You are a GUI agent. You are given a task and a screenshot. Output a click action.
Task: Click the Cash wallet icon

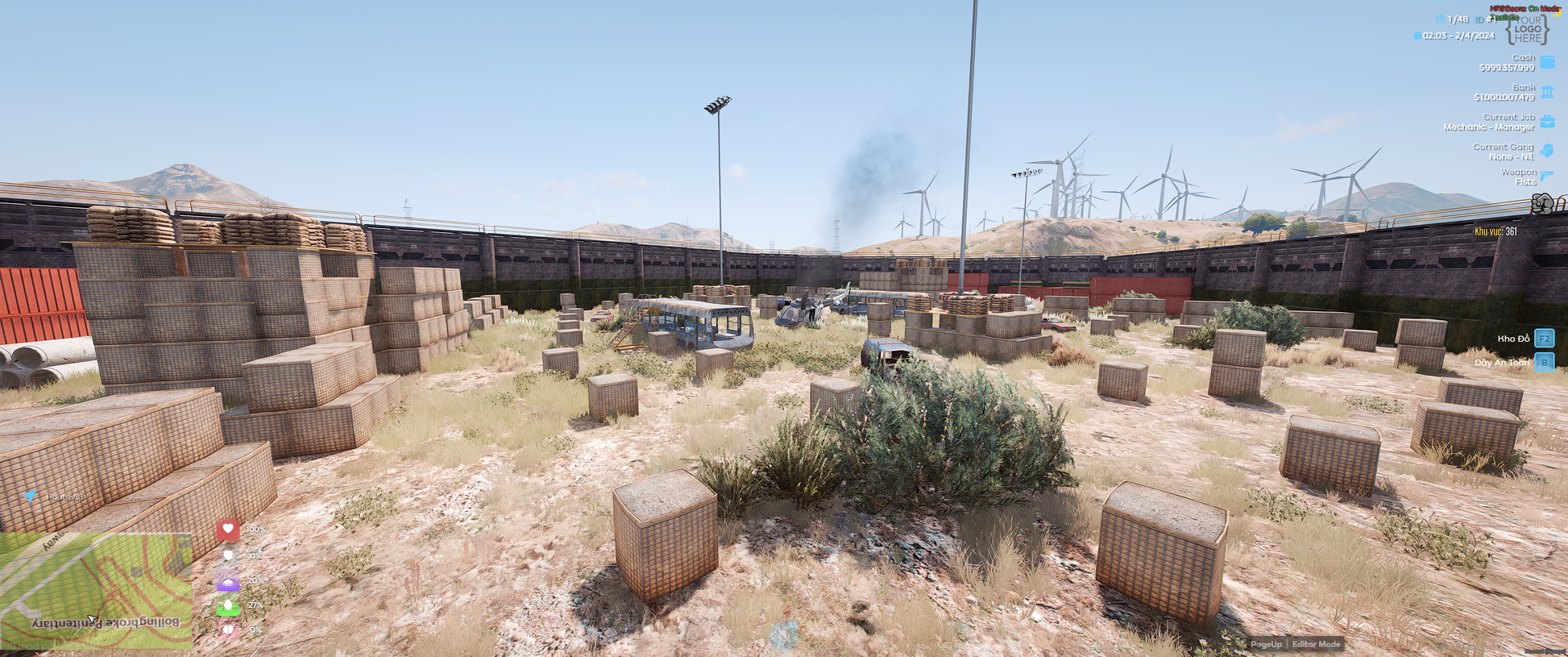pyautogui.click(x=1547, y=62)
